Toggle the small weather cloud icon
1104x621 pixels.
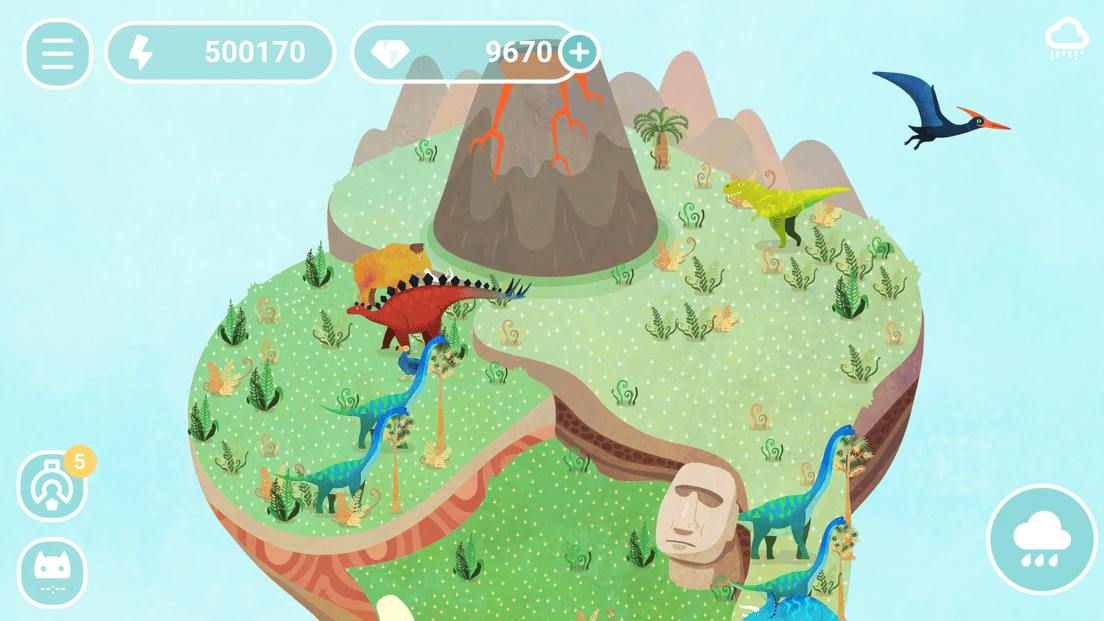tap(1066, 40)
